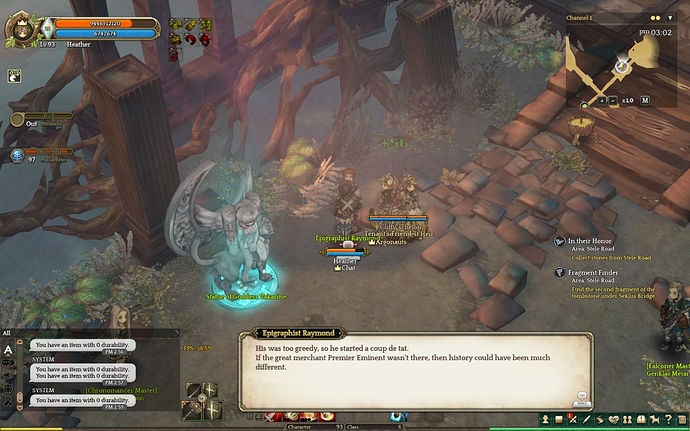
Task: Click the character portrait in top-left
Action: click(20, 27)
